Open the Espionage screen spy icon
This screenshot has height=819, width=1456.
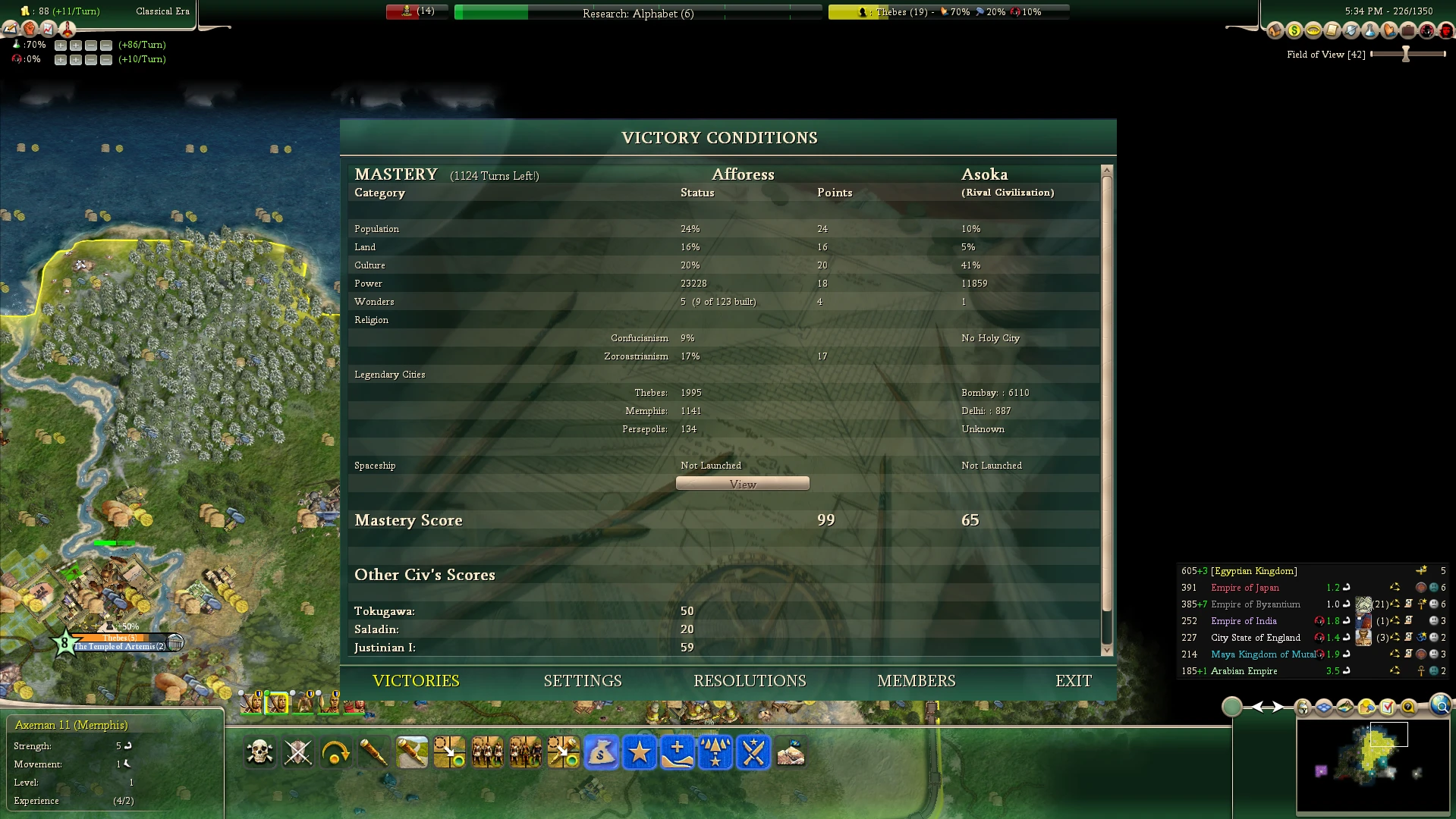(1428, 30)
